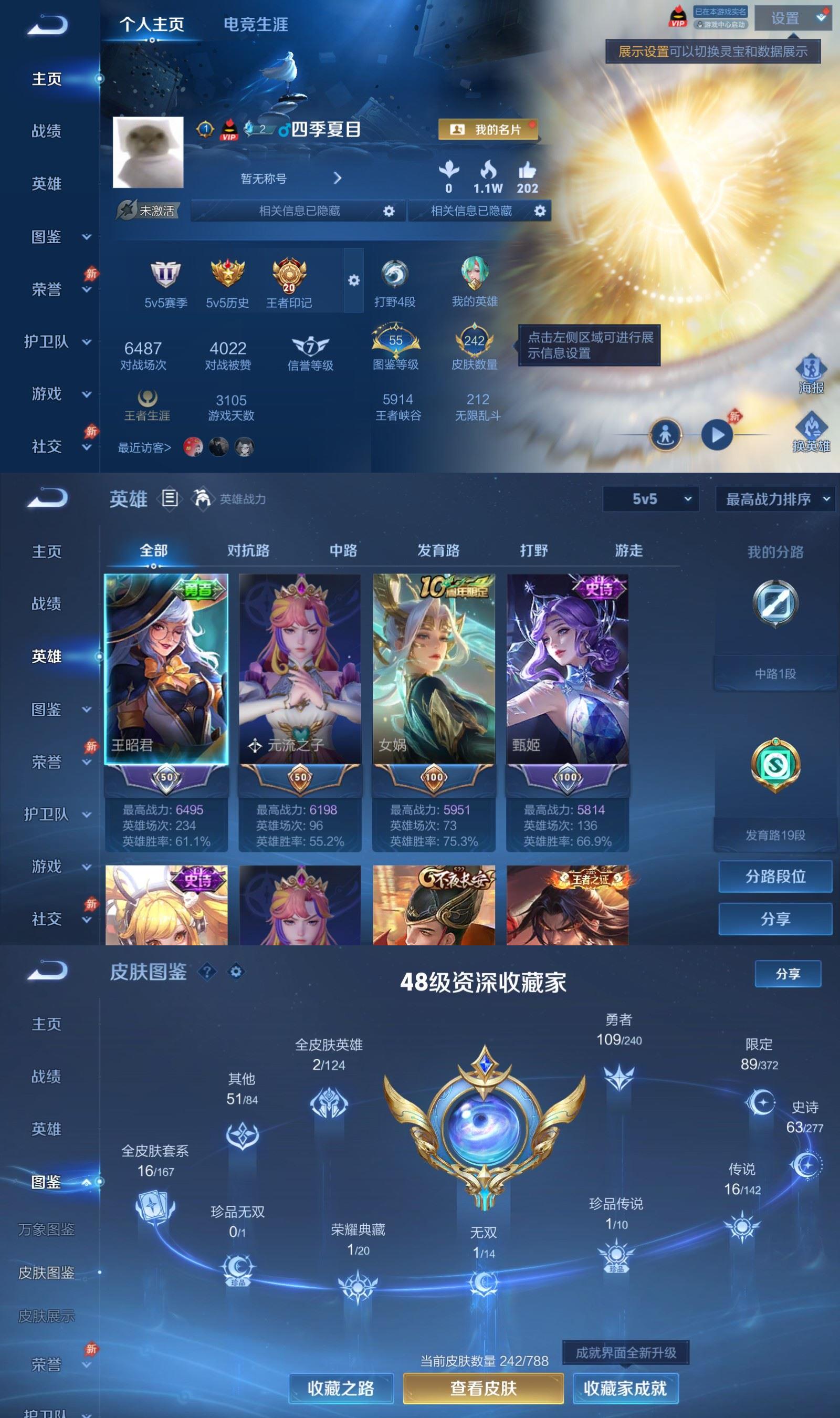Toggle the display gear next to 王者印记 row

[353, 279]
